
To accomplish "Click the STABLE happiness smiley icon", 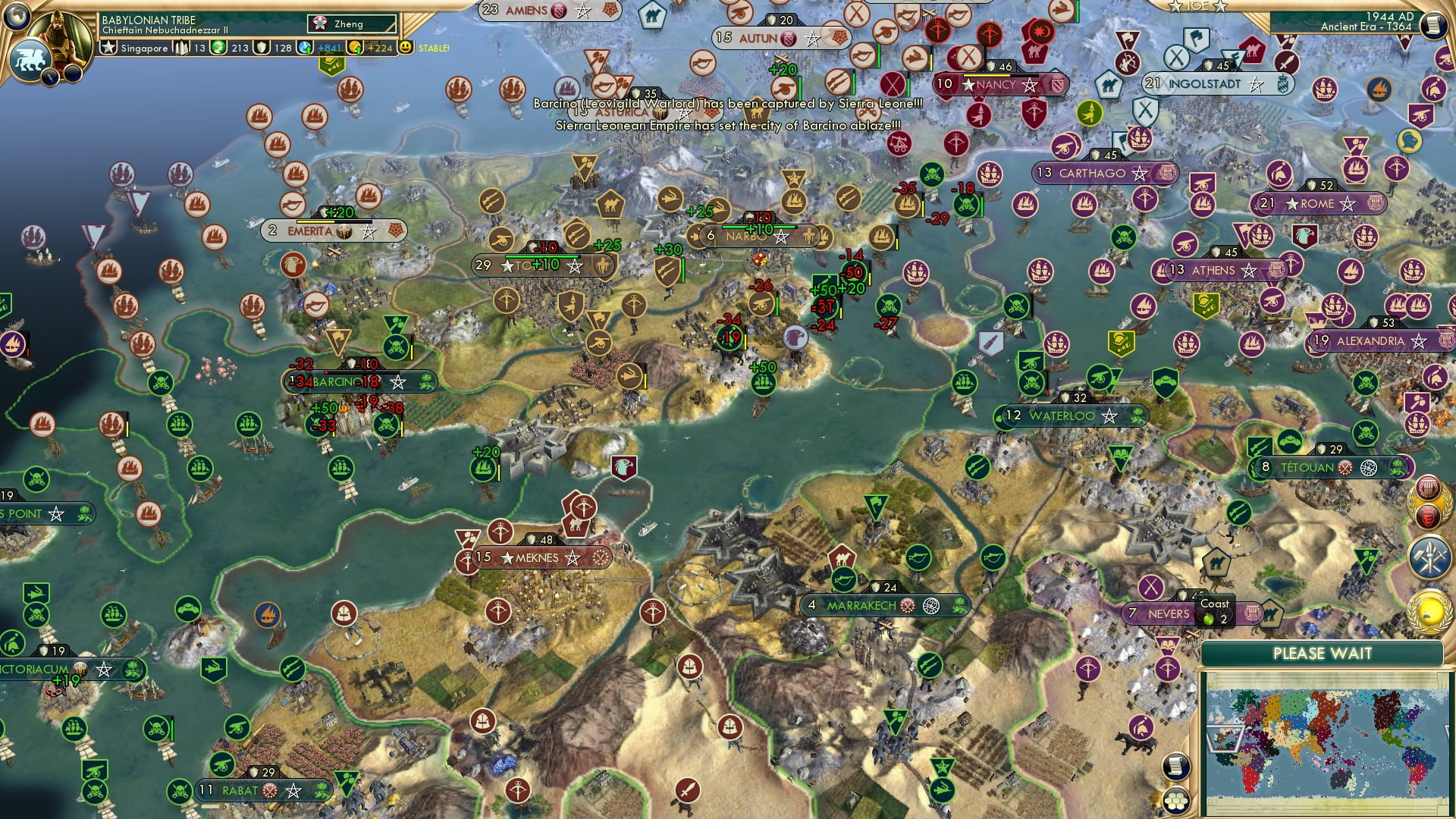I will [x=405, y=47].
